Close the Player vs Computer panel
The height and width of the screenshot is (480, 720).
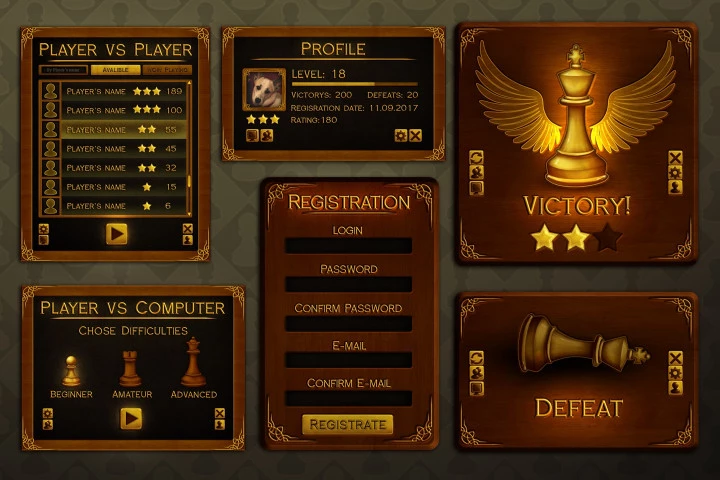[x=220, y=412]
